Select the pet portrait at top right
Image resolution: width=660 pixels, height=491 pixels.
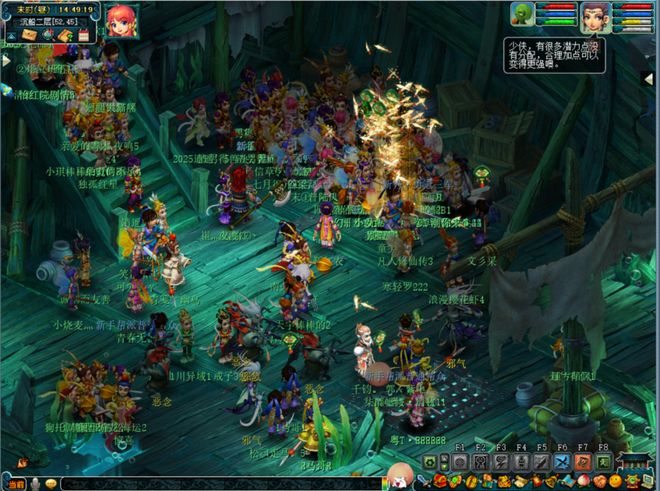pos(522,13)
